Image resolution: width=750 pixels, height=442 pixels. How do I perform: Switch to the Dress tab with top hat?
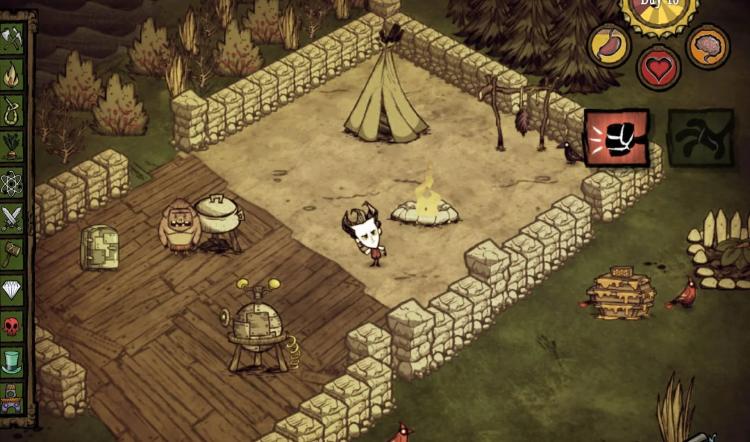(x=12, y=360)
